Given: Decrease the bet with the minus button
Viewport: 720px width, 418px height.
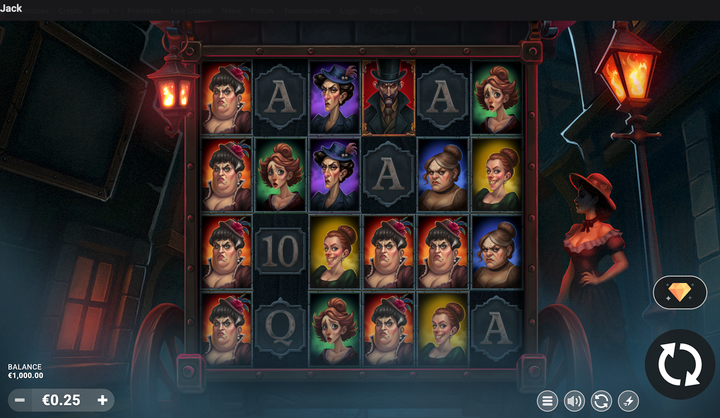Looking at the screenshot, I should 20,400.
